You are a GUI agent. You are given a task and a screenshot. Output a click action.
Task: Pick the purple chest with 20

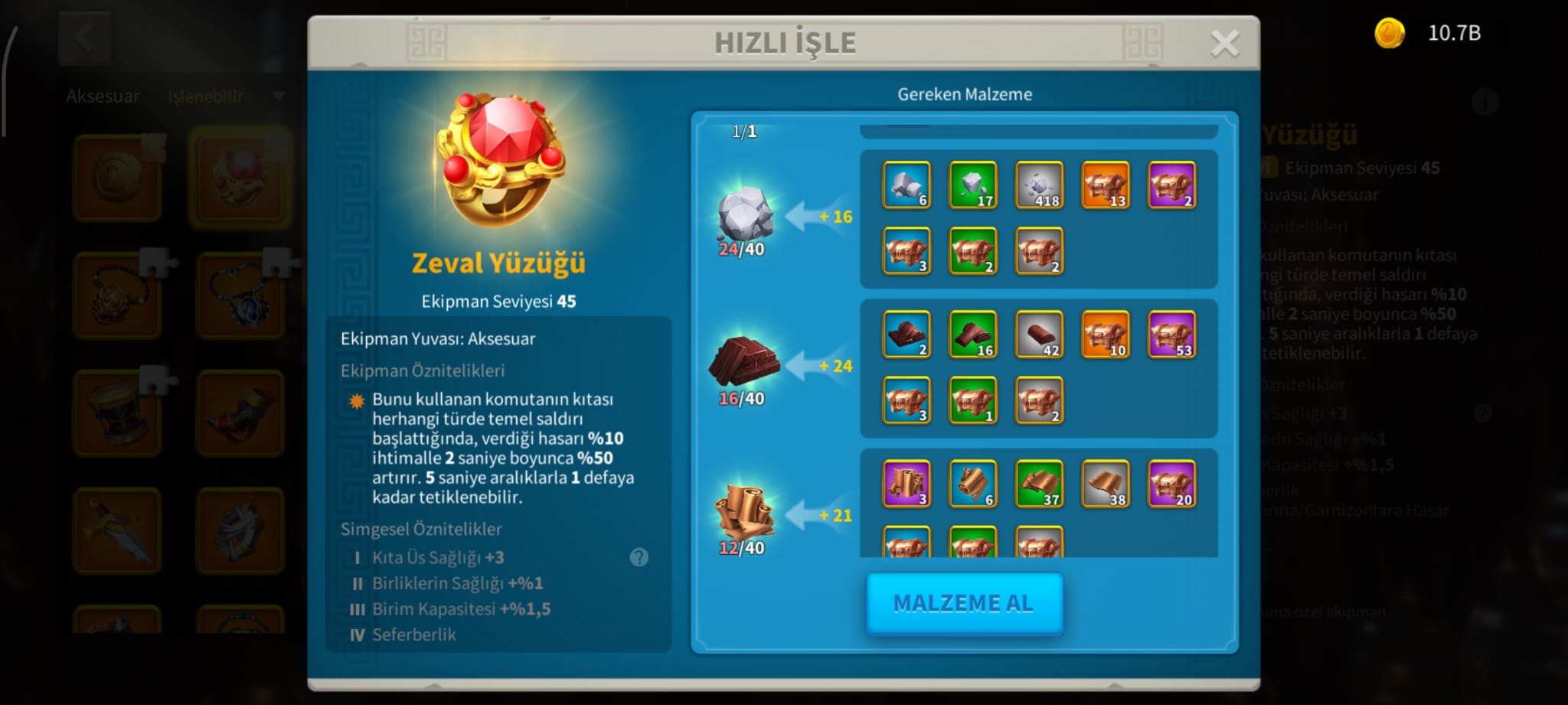click(1171, 484)
